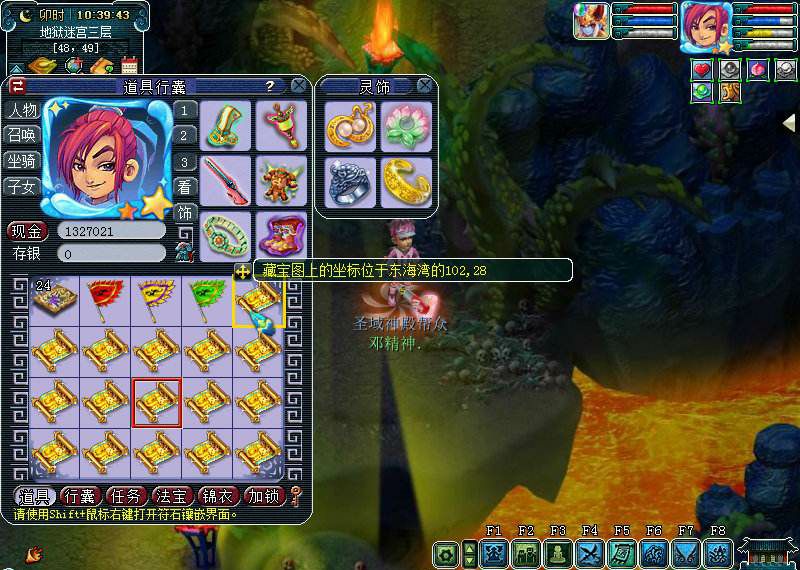Open the inventory help question mark

pyautogui.click(x=270, y=87)
